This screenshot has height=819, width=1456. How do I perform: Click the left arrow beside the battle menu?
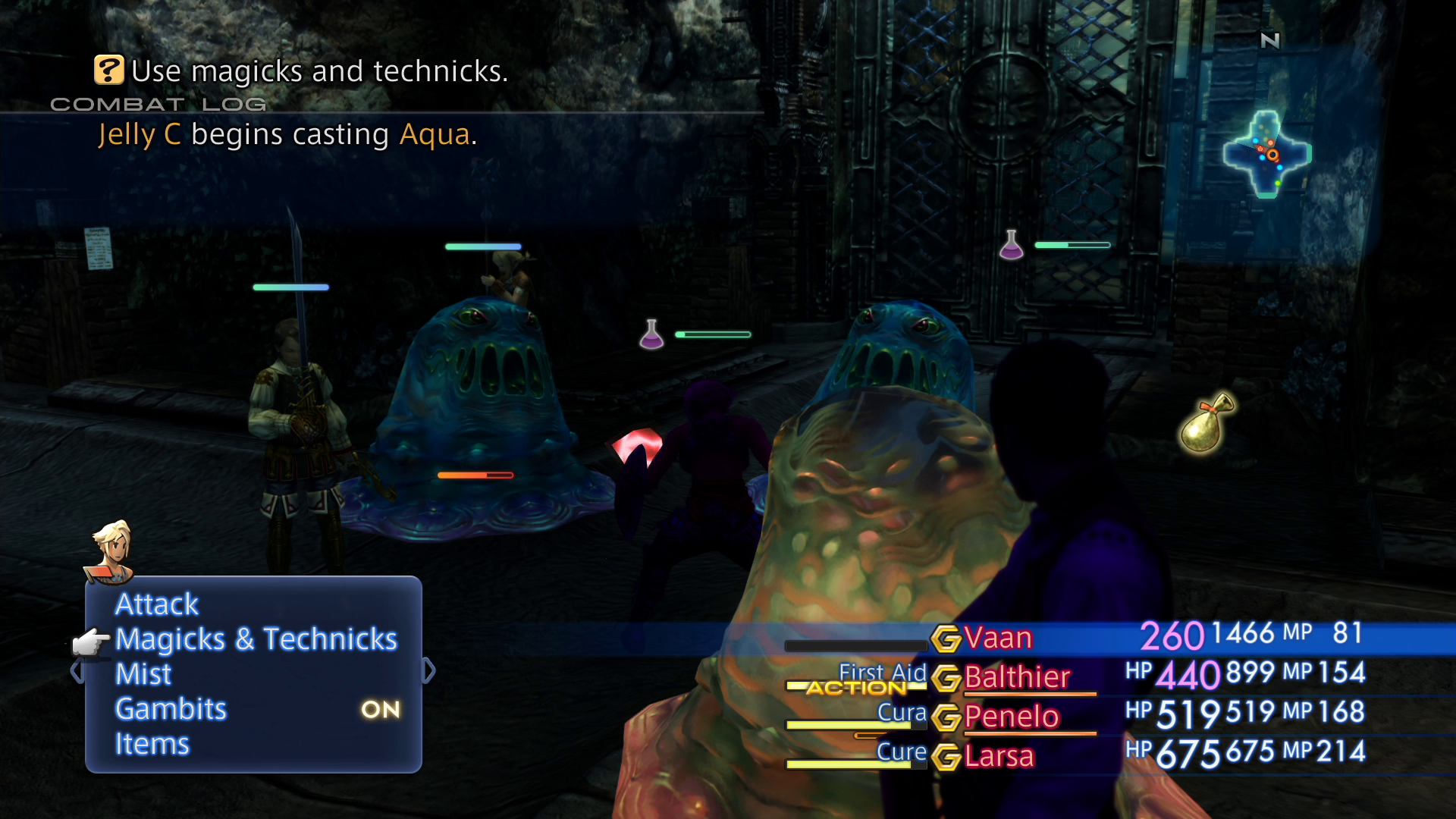pos(76,670)
